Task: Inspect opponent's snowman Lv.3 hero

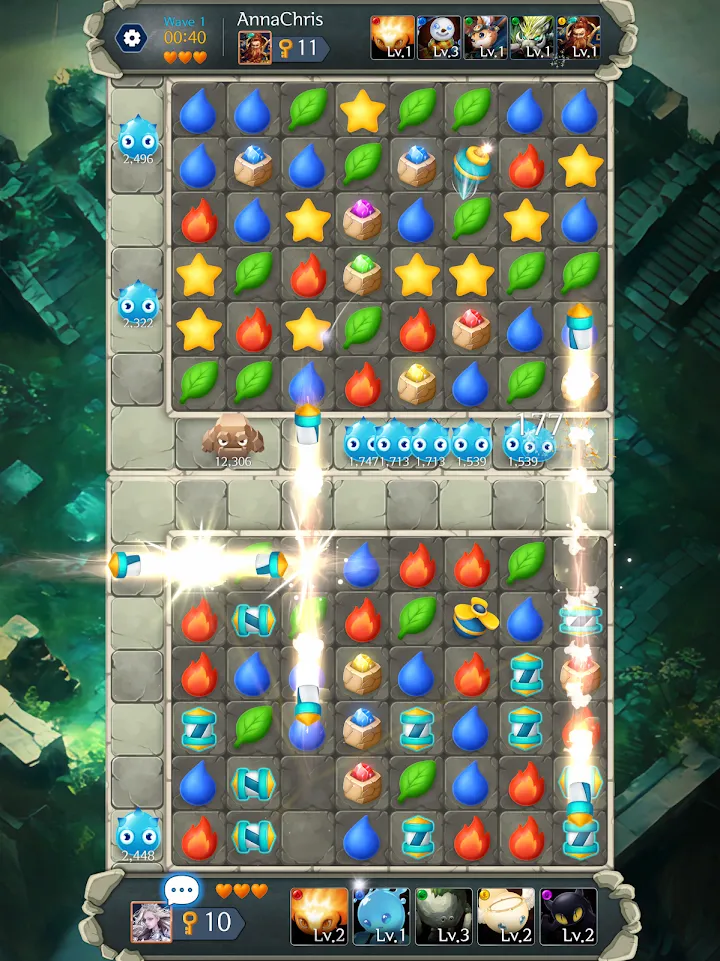Action: point(438,38)
